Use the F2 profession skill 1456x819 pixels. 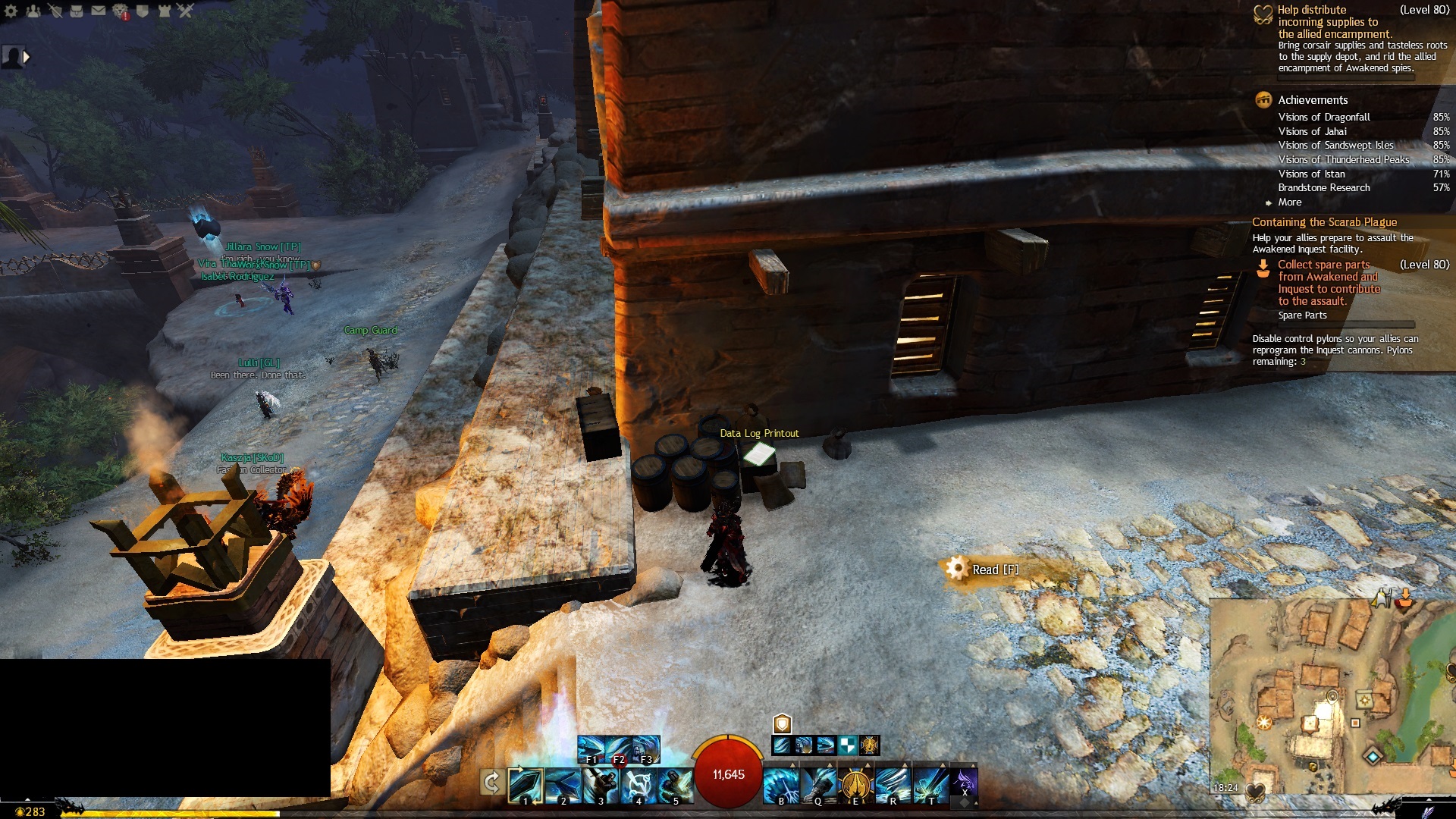619,749
